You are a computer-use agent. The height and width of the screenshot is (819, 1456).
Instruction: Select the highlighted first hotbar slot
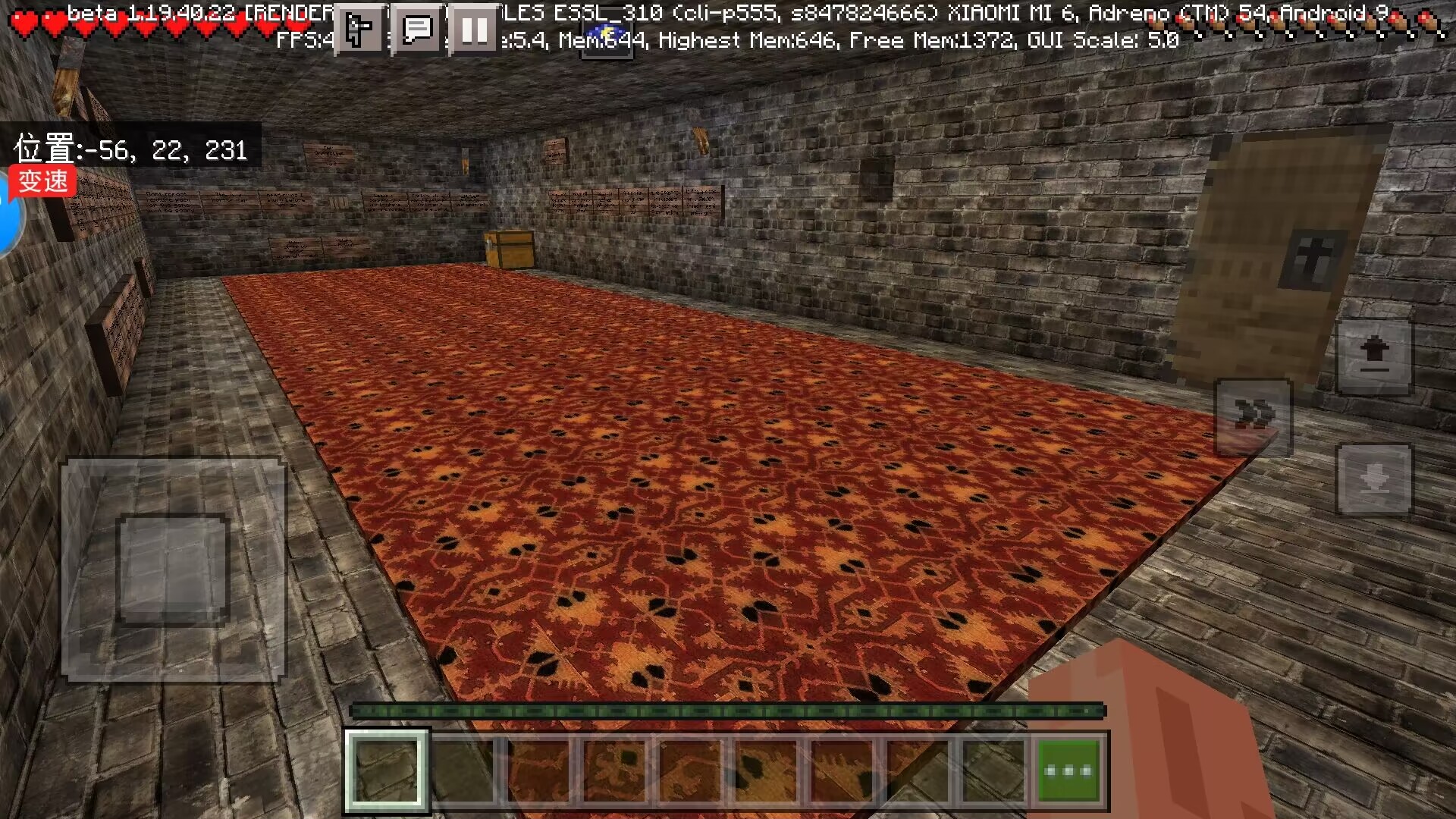point(386,770)
